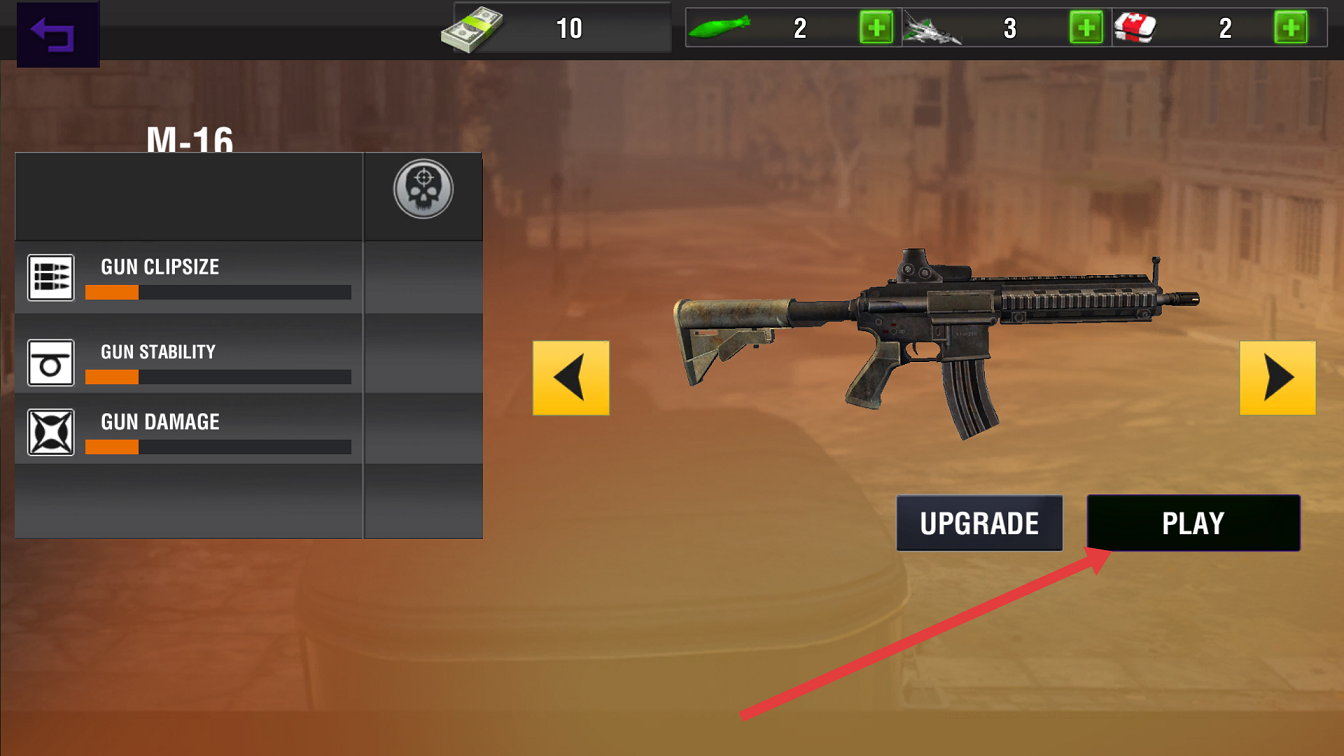Open the UPGRADE option for the M-16
Screen dimensions: 1344x756
(979, 523)
